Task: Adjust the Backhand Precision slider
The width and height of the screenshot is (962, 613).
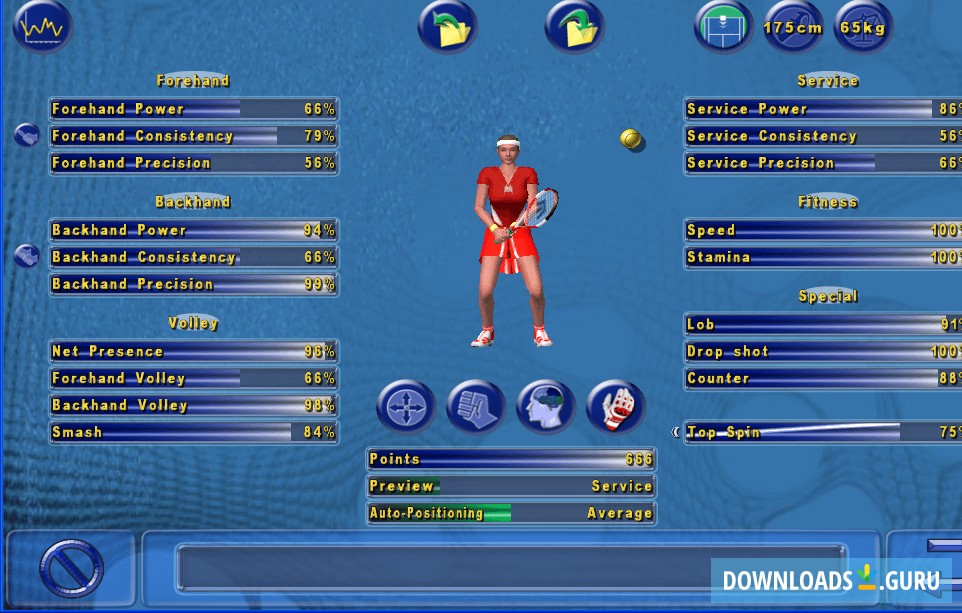Action: (193, 284)
